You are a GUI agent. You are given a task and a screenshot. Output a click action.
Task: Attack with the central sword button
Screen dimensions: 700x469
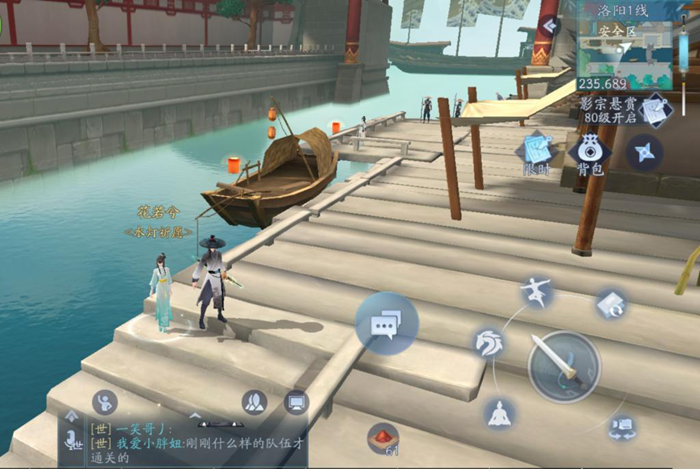pyautogui.click(x=564, y=367)
